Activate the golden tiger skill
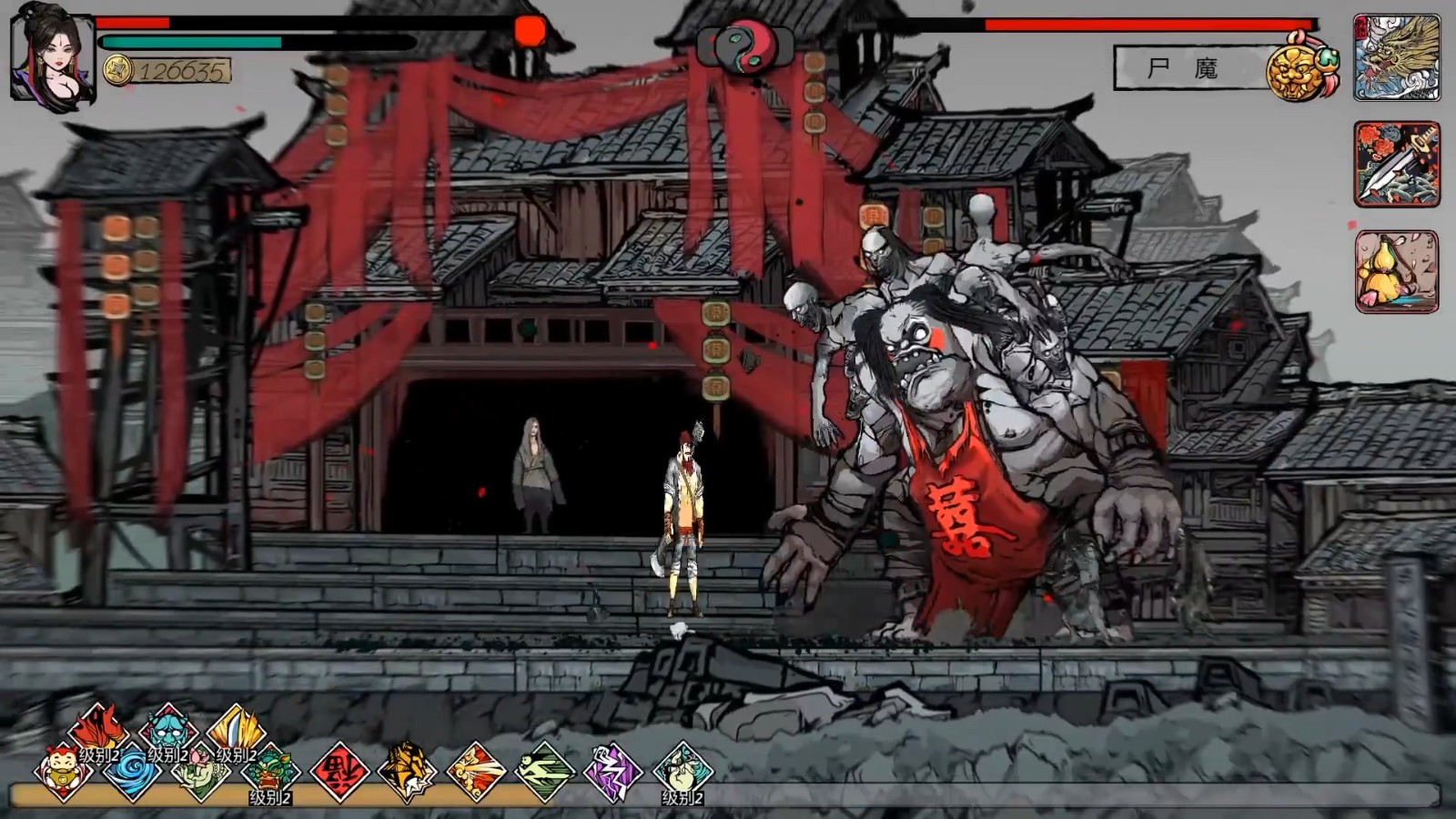 click(407, 772)
